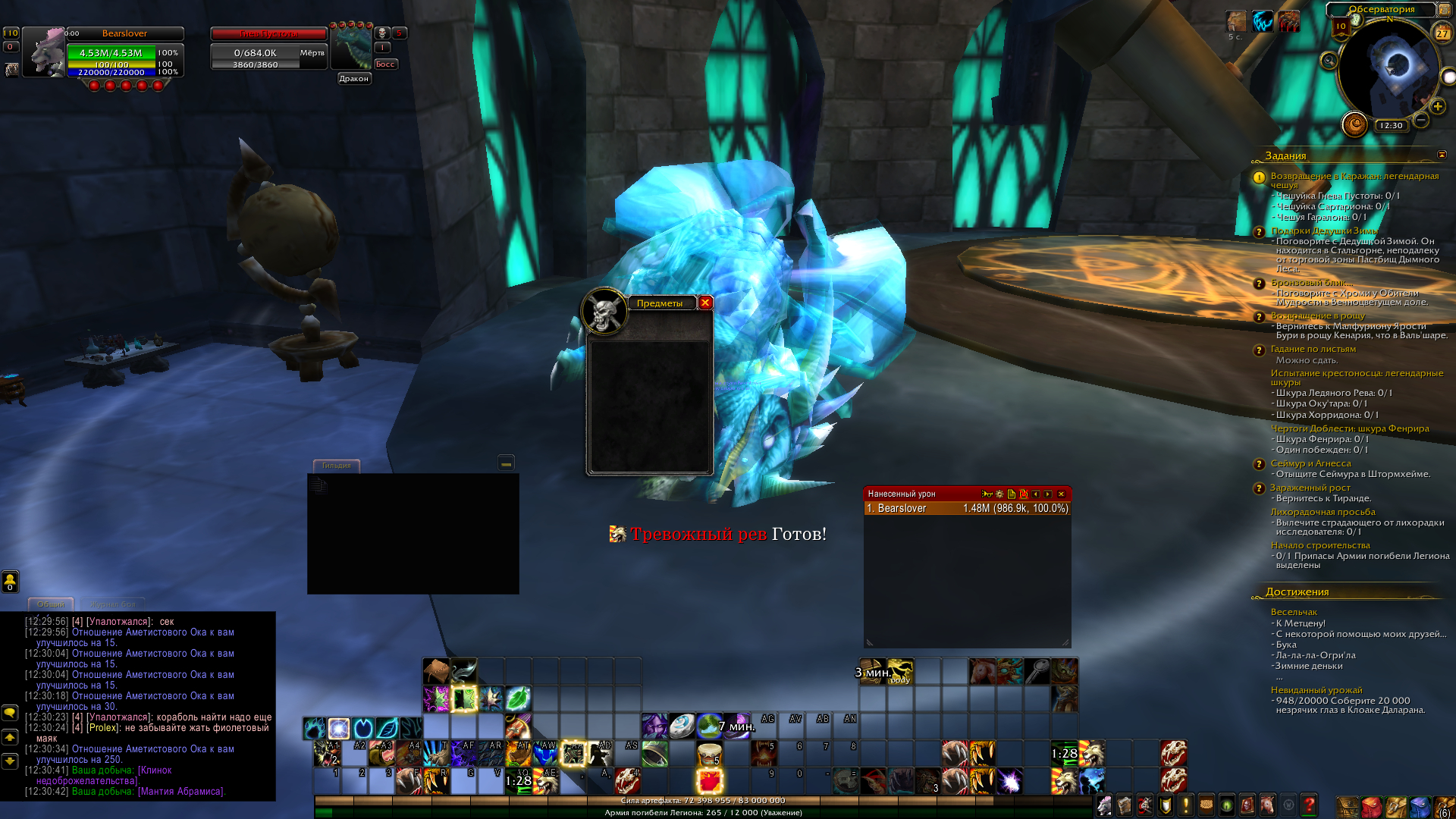Image resolution: width=1456 pixels, height=819 pixels.
Task: Open the class hall report button
Action: click(1354, 124)
